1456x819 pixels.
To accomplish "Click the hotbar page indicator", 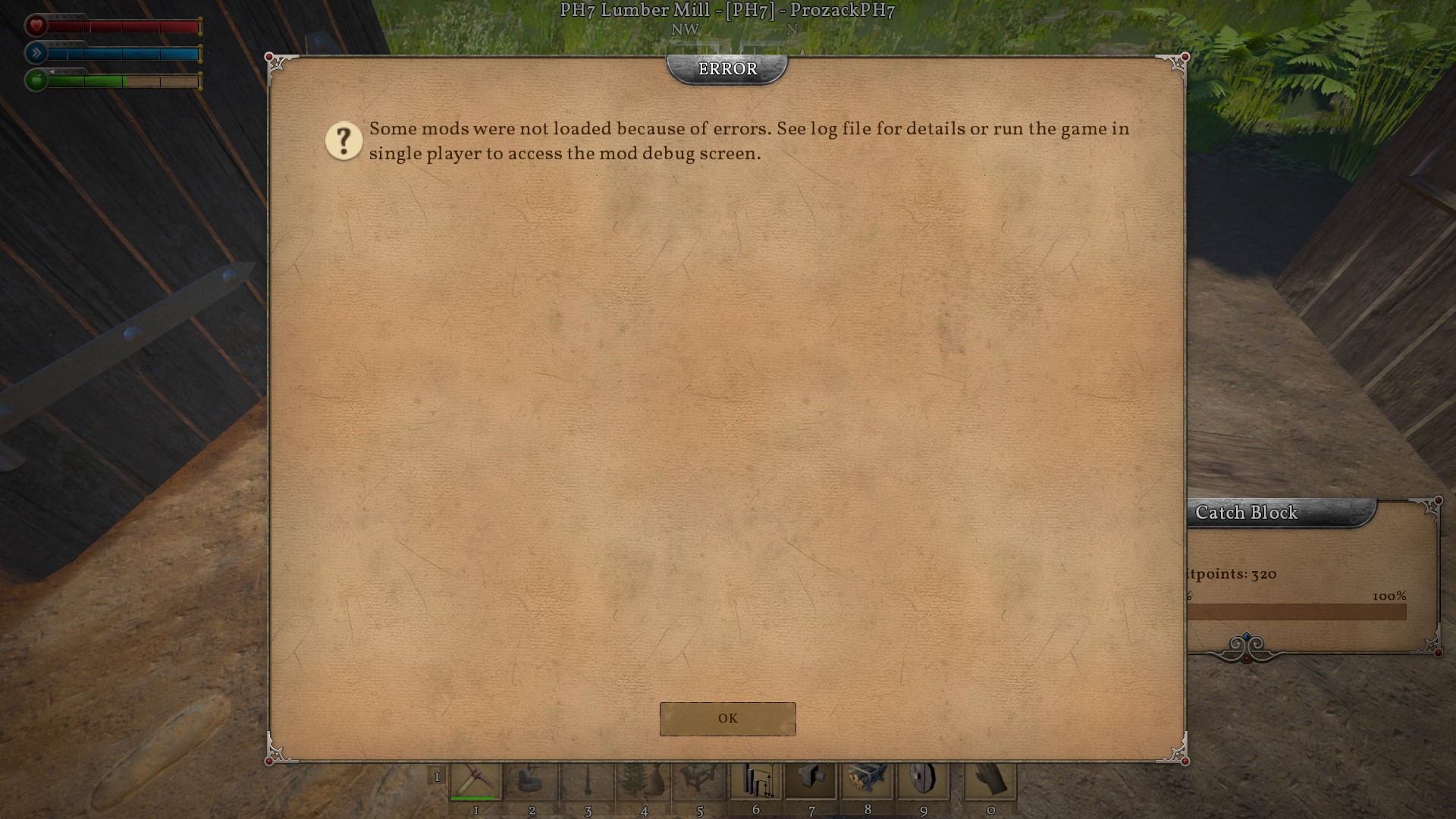I will 437,777.
